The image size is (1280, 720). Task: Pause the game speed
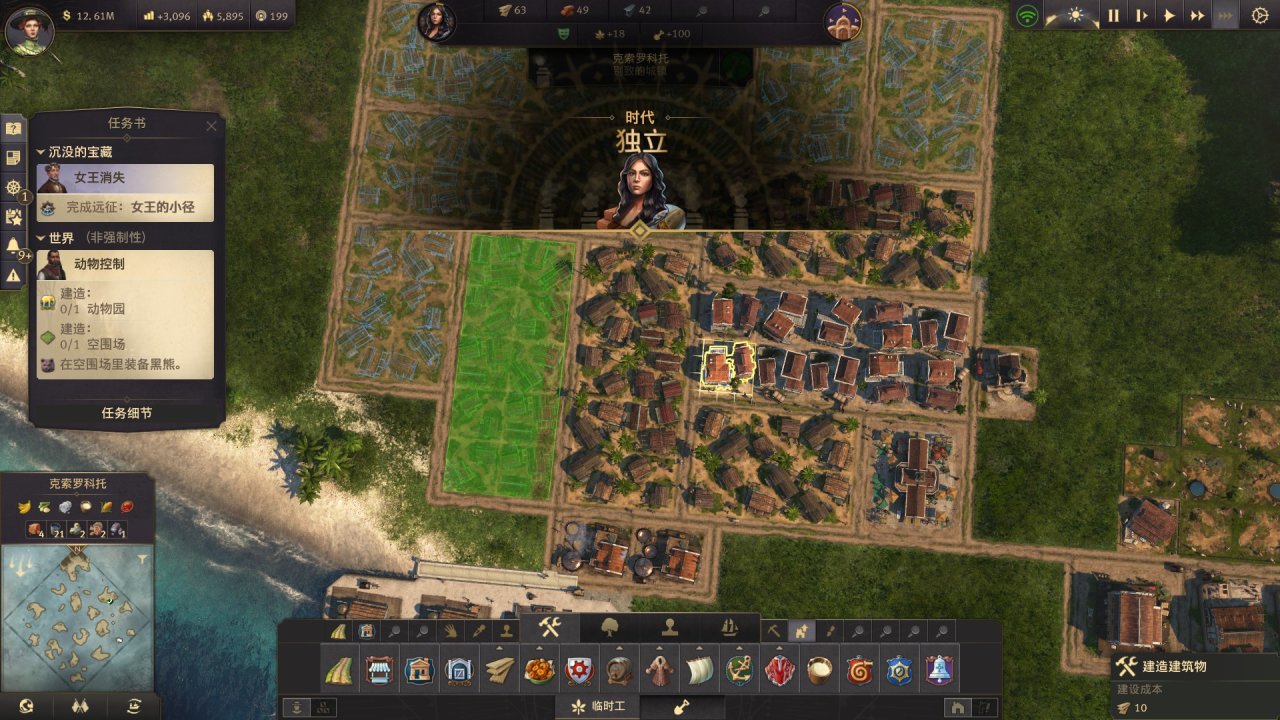click(1113, 16)
